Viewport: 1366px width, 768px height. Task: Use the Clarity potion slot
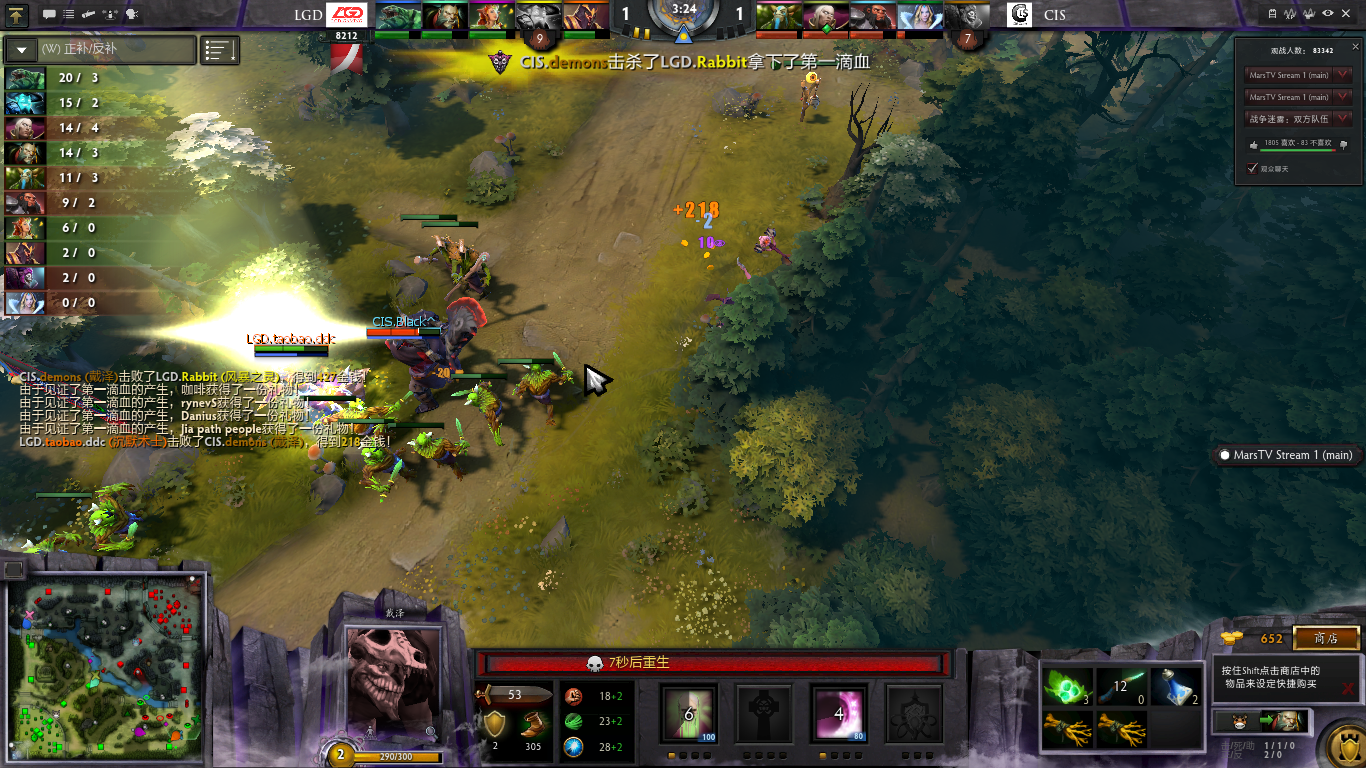pos(1176,687)
